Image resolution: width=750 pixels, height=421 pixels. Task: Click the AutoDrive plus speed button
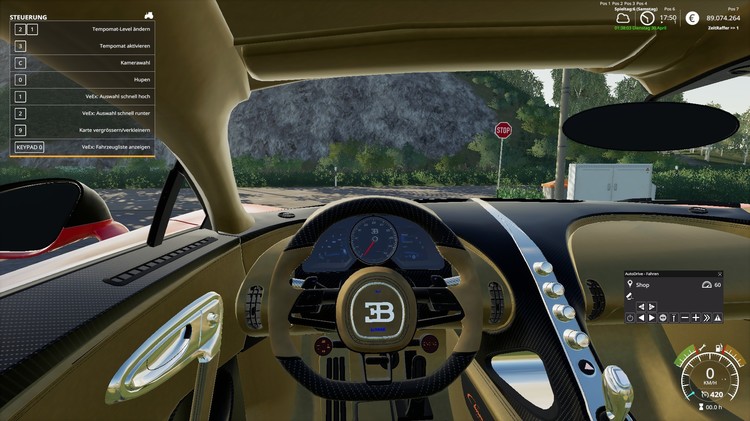(696, 318)
